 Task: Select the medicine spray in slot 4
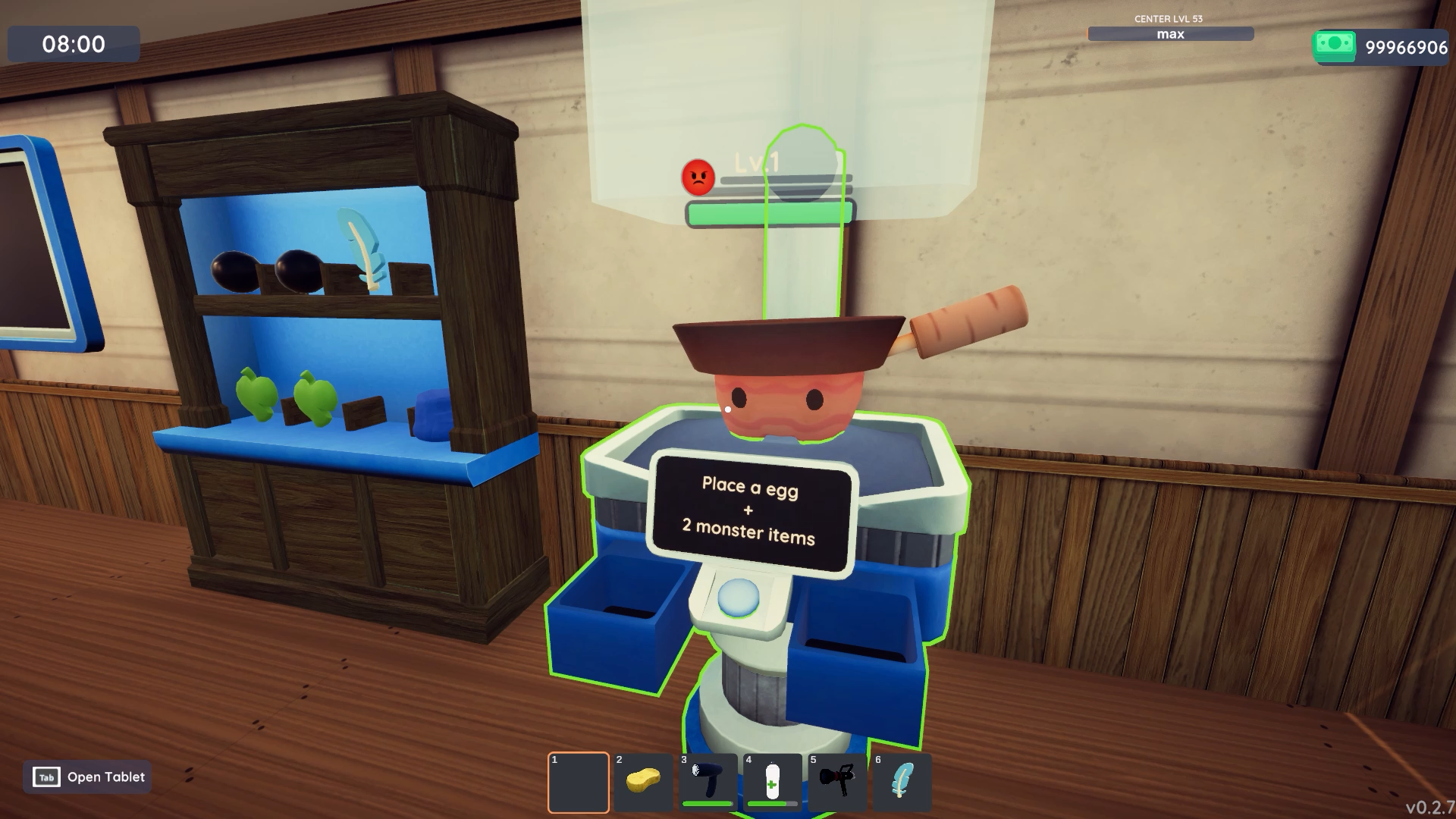coord(772,777)
